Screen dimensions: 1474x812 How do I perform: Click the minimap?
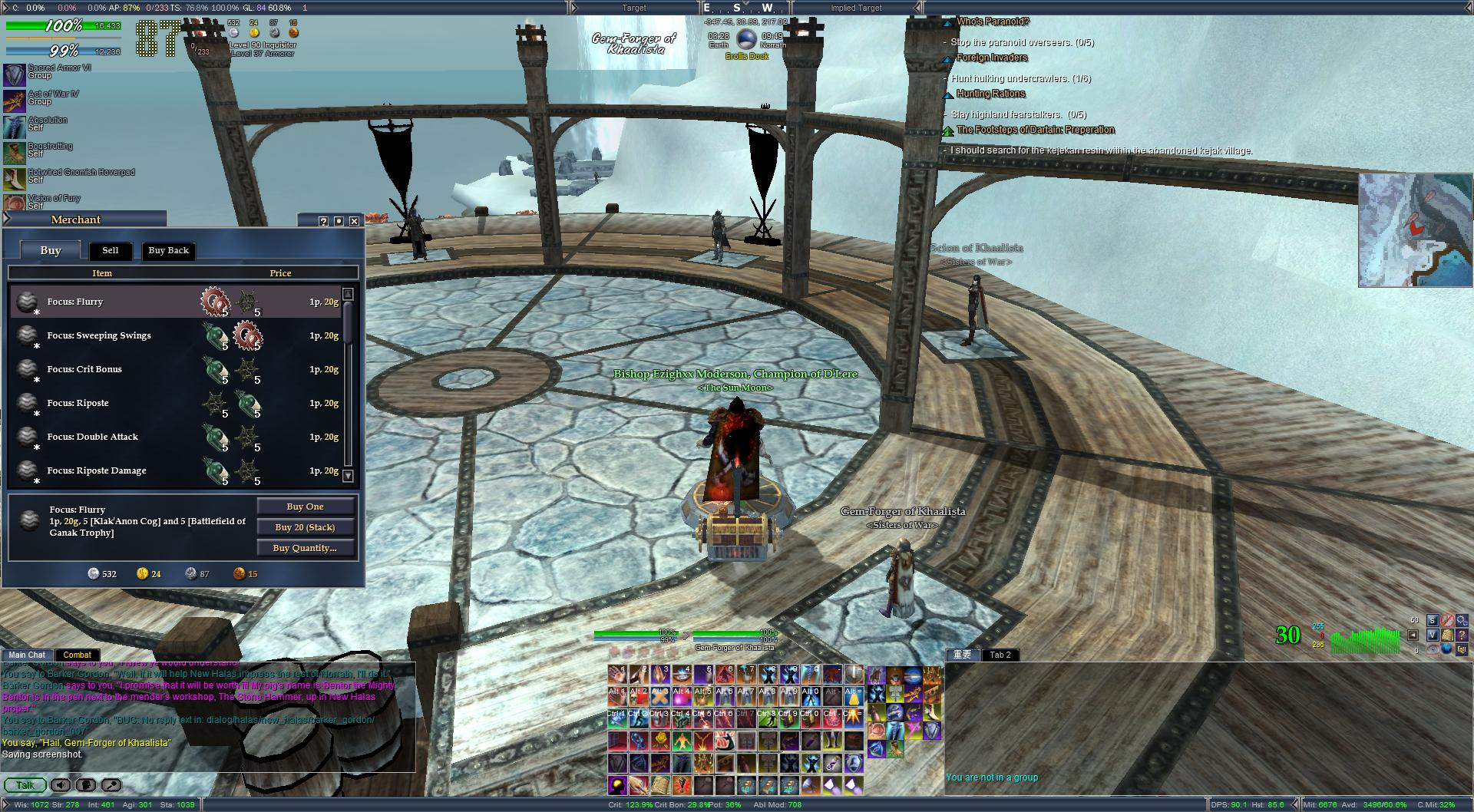point(1415,229)
